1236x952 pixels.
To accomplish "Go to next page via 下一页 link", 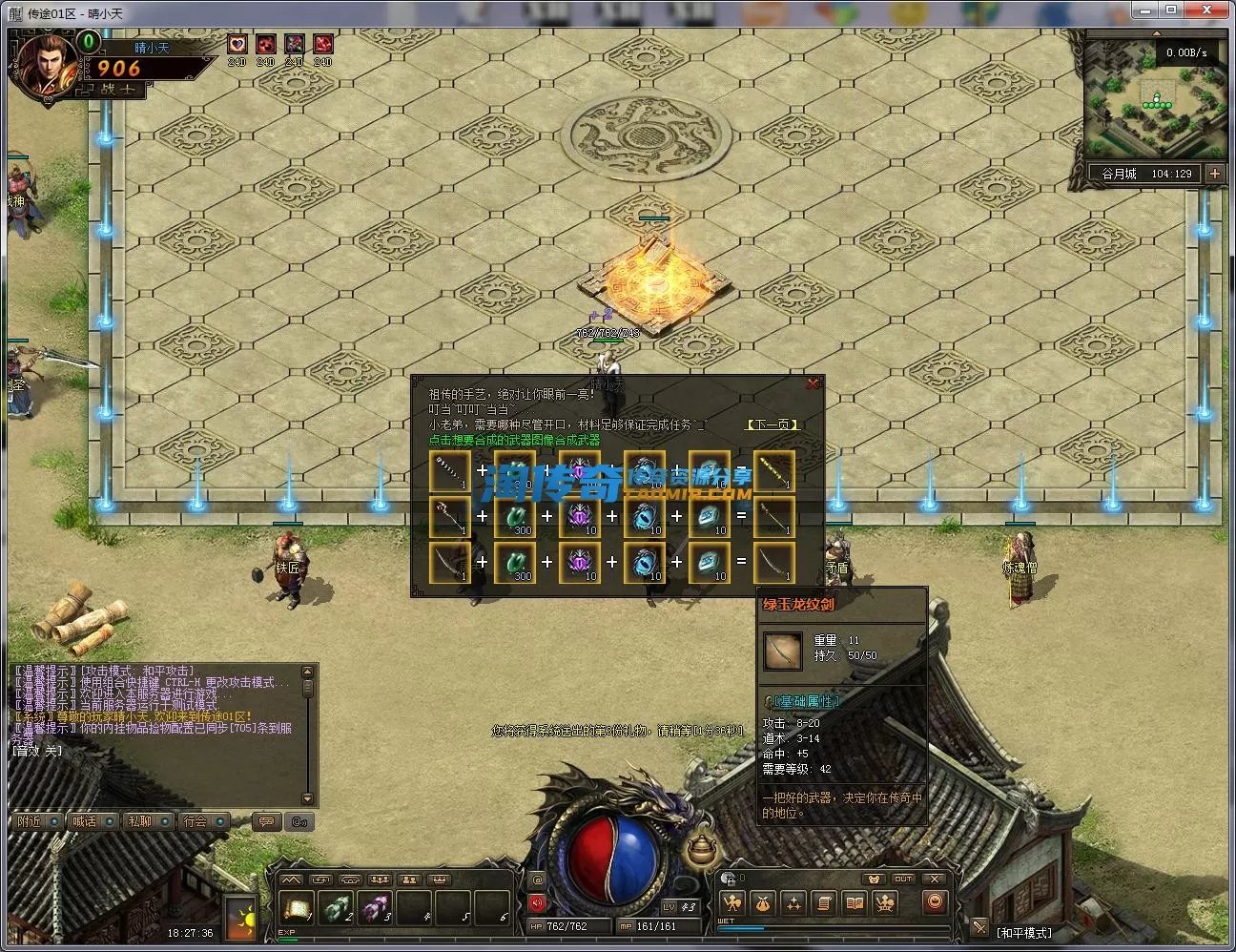I will pyautogui.click(x=771, y=424).
